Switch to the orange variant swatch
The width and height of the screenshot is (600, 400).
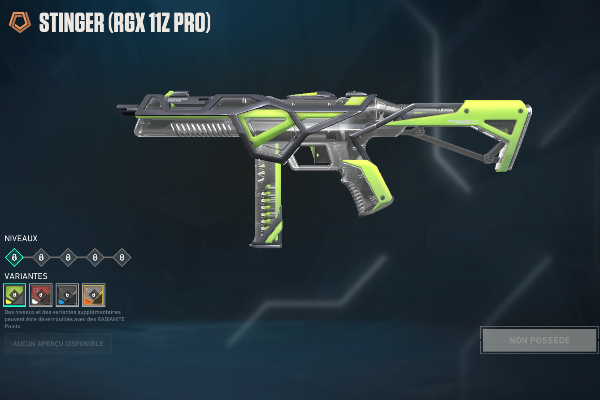[x=93, y=294]
